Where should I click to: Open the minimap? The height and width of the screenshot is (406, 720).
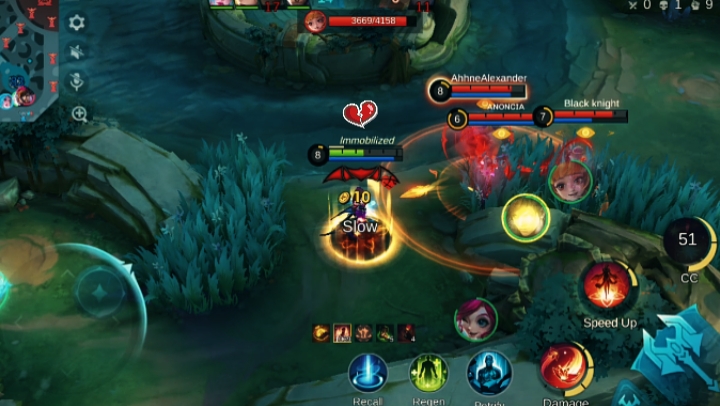coord(28,58)
